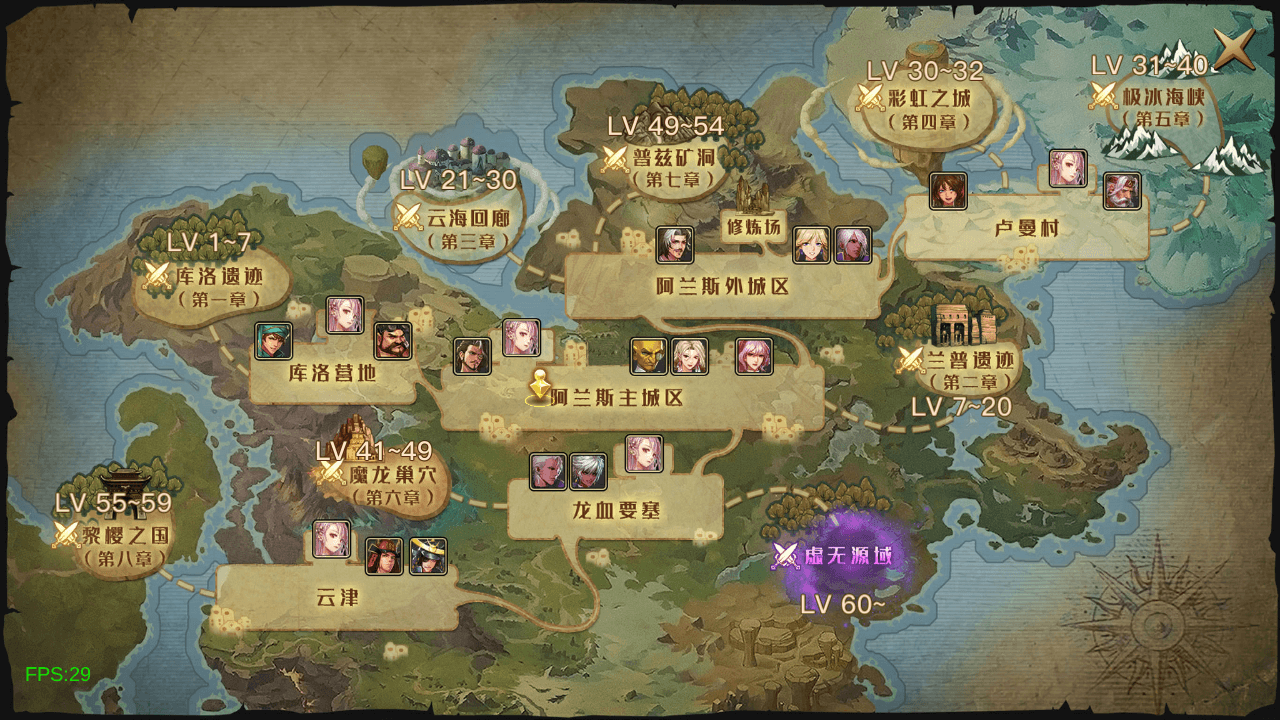Open the 云海回廊 chapter three map marker
The image size is (1280, 720).
click(x=409, y=218)
